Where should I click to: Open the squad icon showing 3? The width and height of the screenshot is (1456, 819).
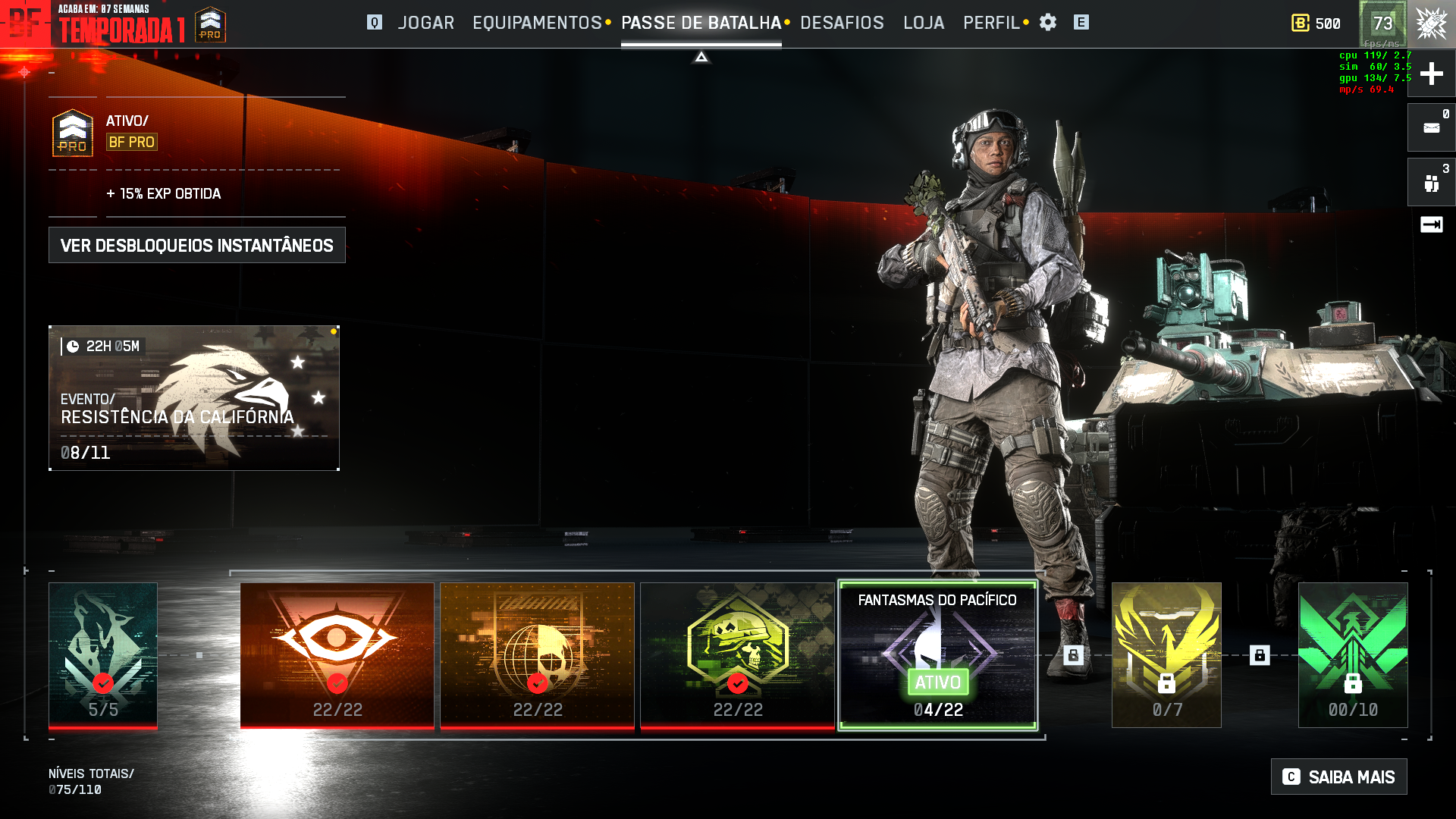tap(1431, 183)
